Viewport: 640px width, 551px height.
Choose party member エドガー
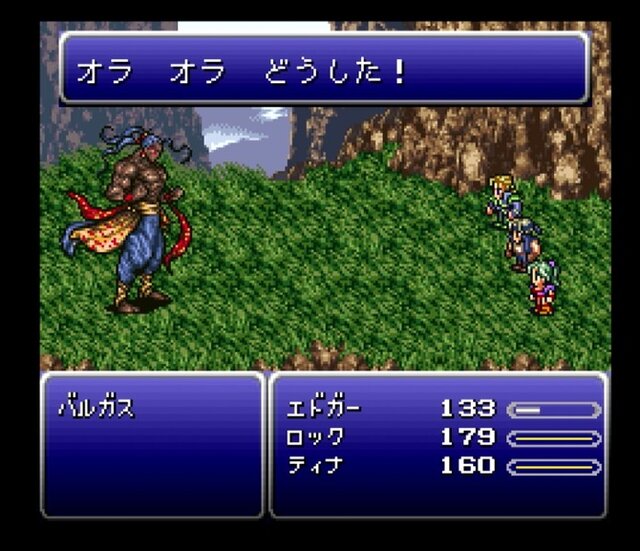point(323,409)
